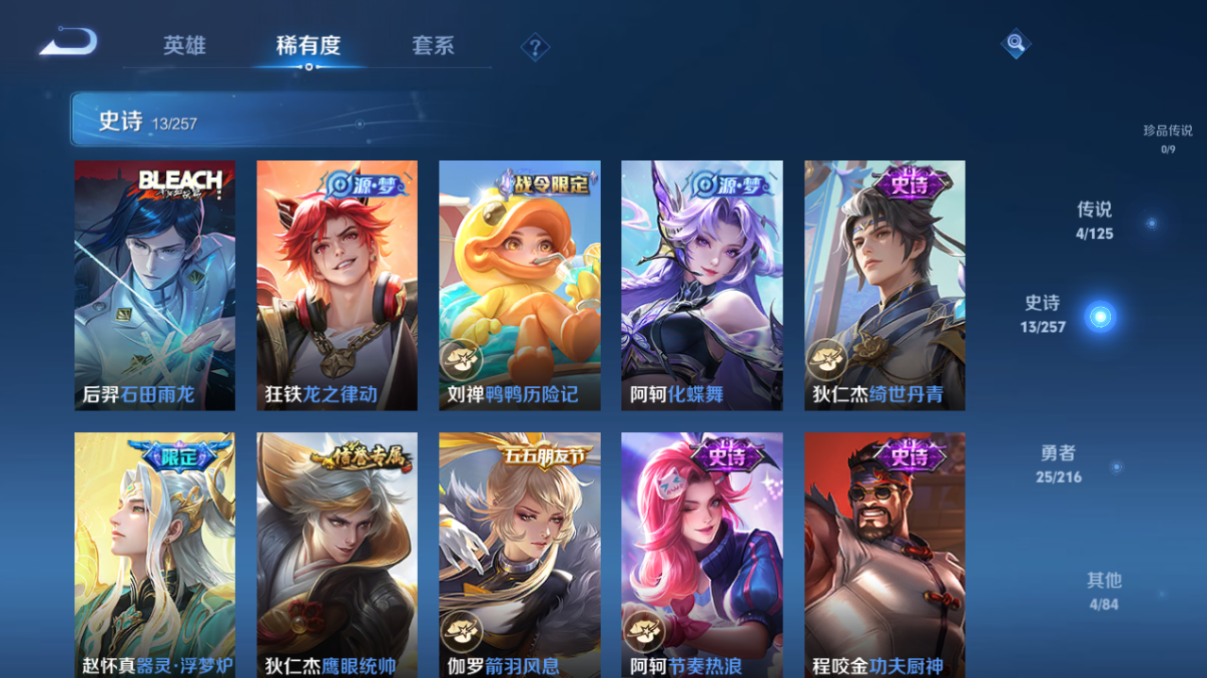
Task: Jump to the 传说 rarity section
Action: [1094, 220]
